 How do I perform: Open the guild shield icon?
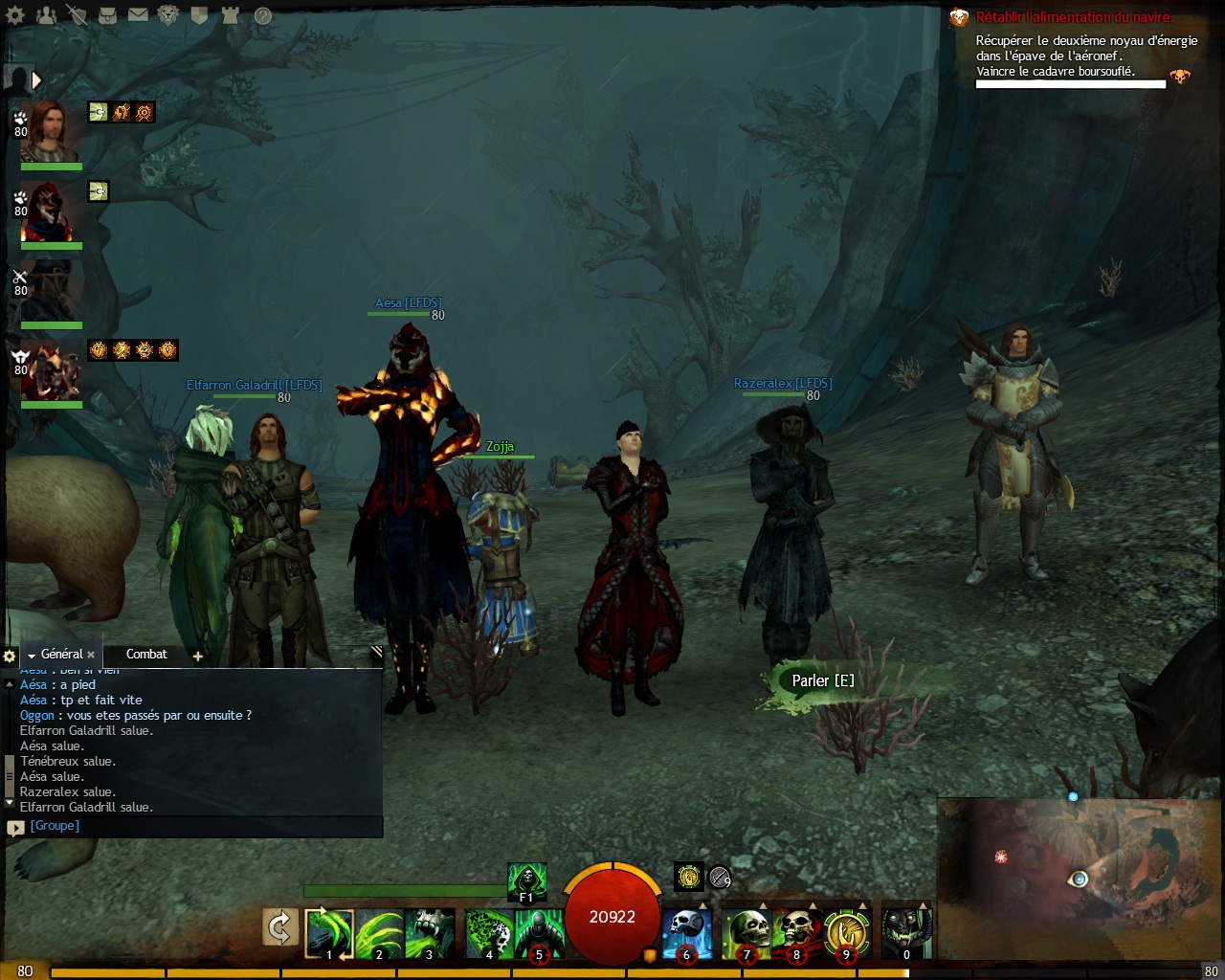(199, 14)
